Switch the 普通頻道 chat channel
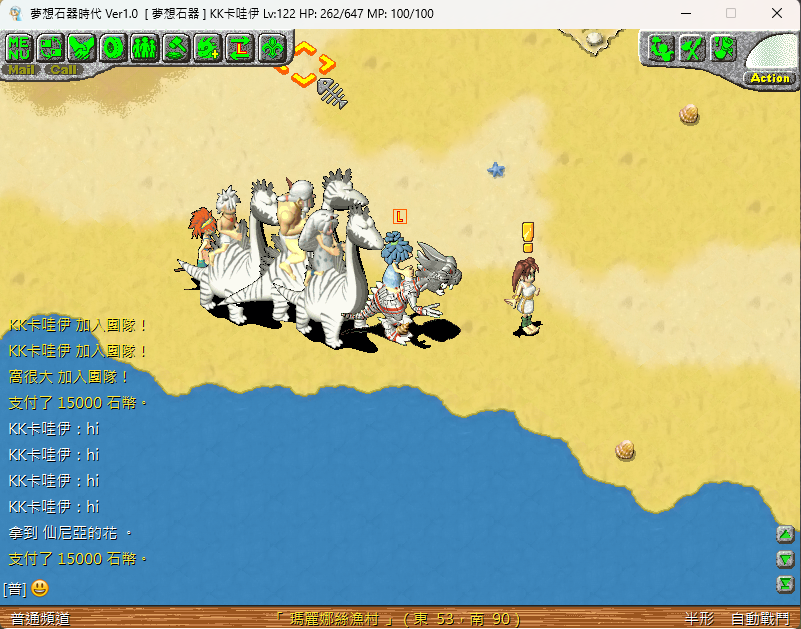Image resolution: width=801 pixels, height=629 pixels. pyautogui.click(x=40, y=619)
